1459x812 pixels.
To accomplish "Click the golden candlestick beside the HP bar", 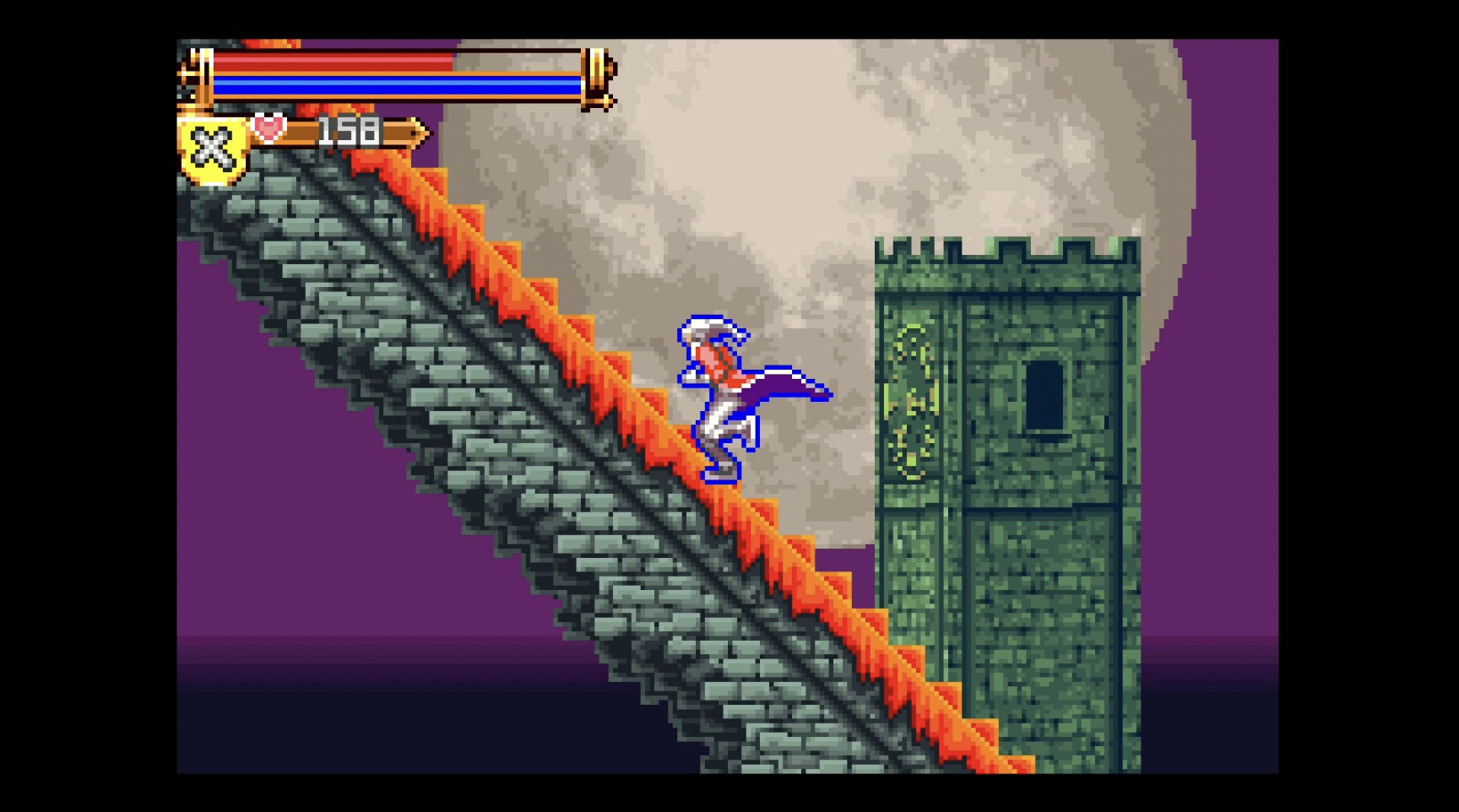I will tap(199, 76).
